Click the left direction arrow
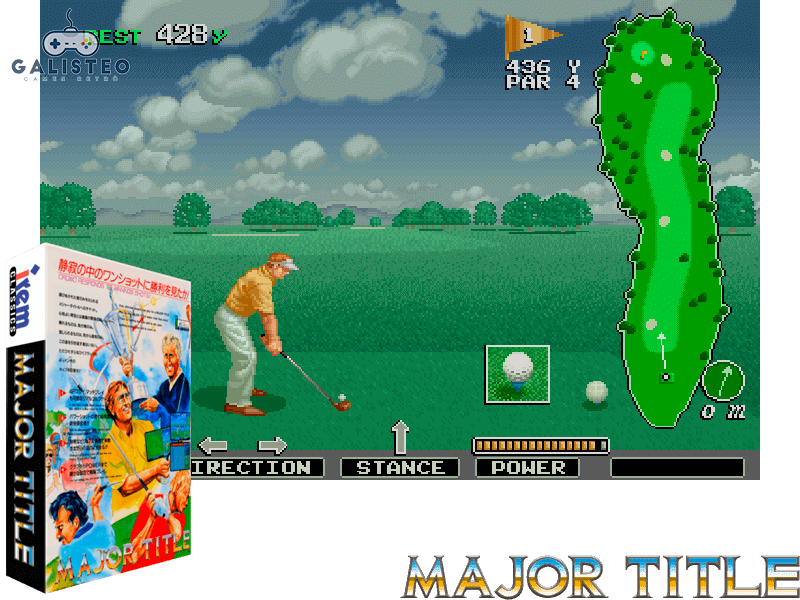 tap(213, 445)
